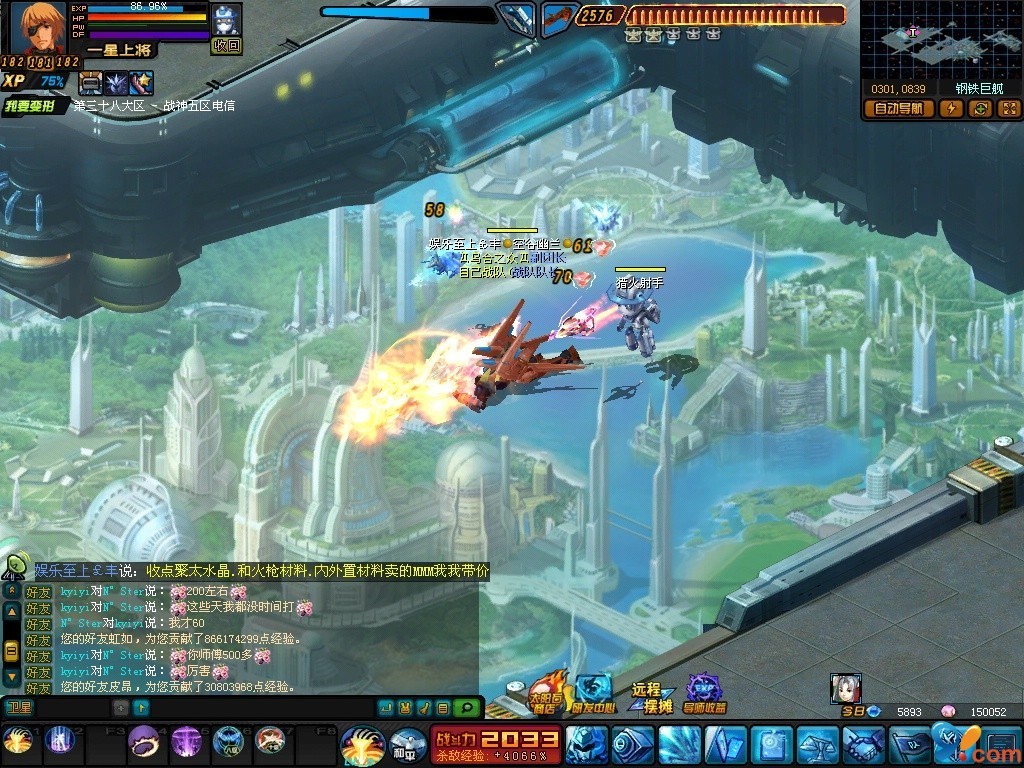Click the 卫星 chat channel button
Screen dimensions: 1024x768
click(19, 708)
